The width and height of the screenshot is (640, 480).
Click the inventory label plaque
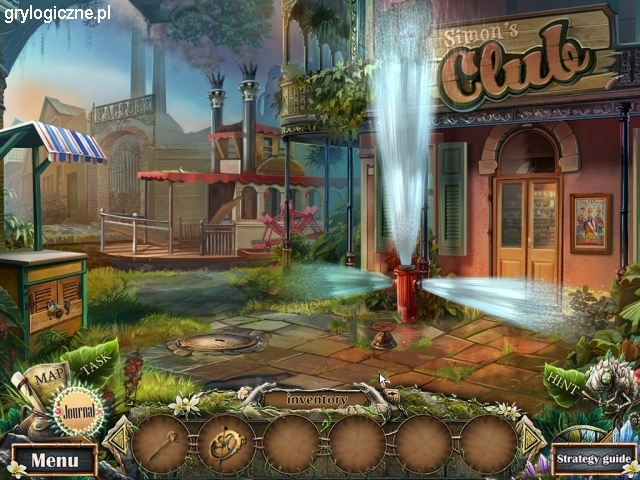(x=317, y=400)
